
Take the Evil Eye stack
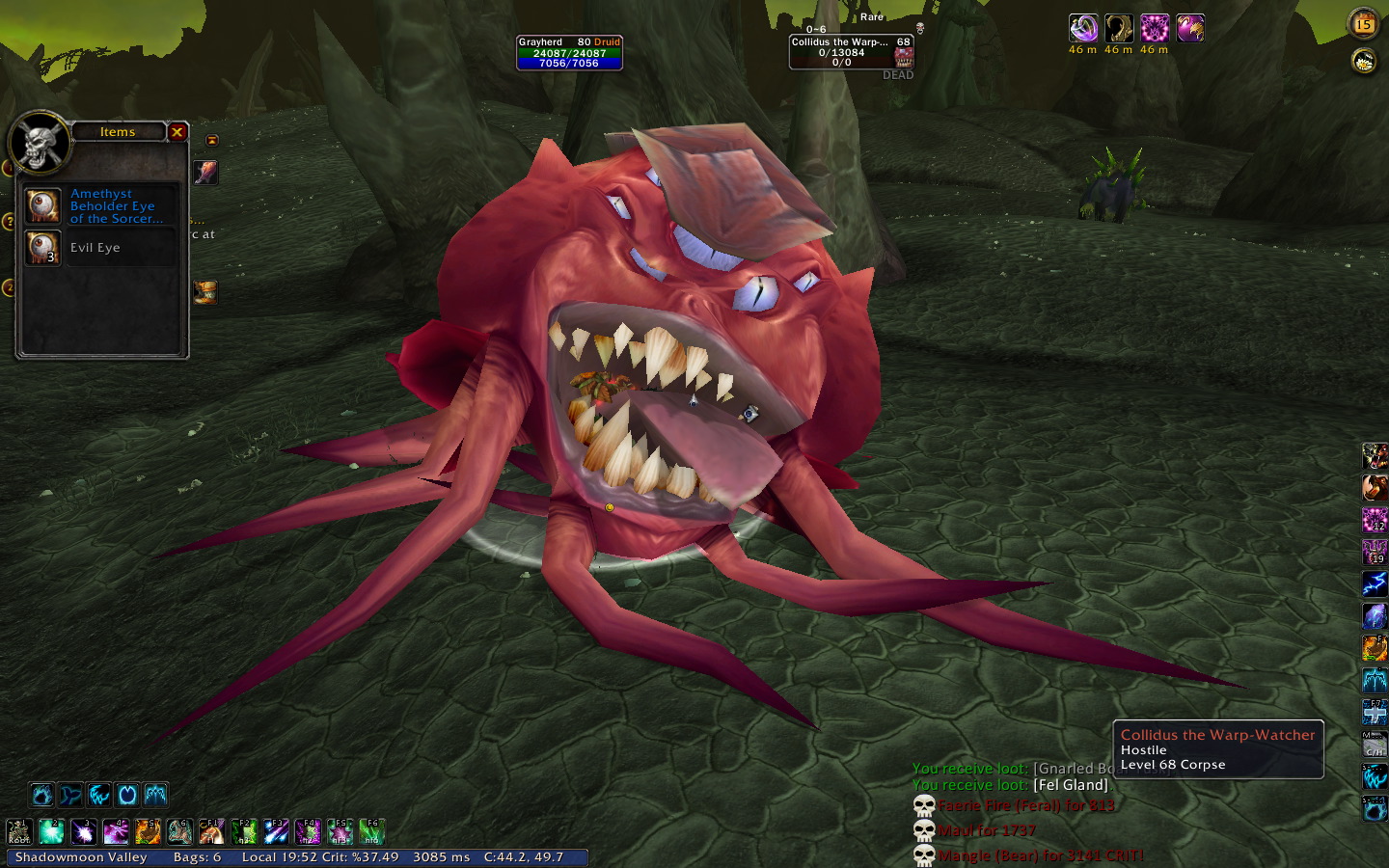tap(43, 248)
